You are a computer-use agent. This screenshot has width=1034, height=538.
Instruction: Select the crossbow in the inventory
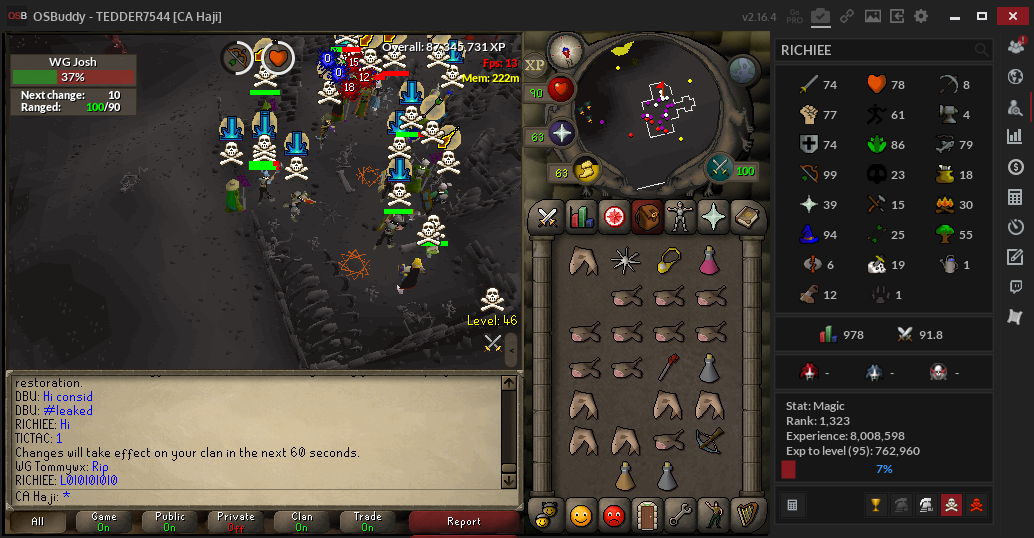point(709,438)
